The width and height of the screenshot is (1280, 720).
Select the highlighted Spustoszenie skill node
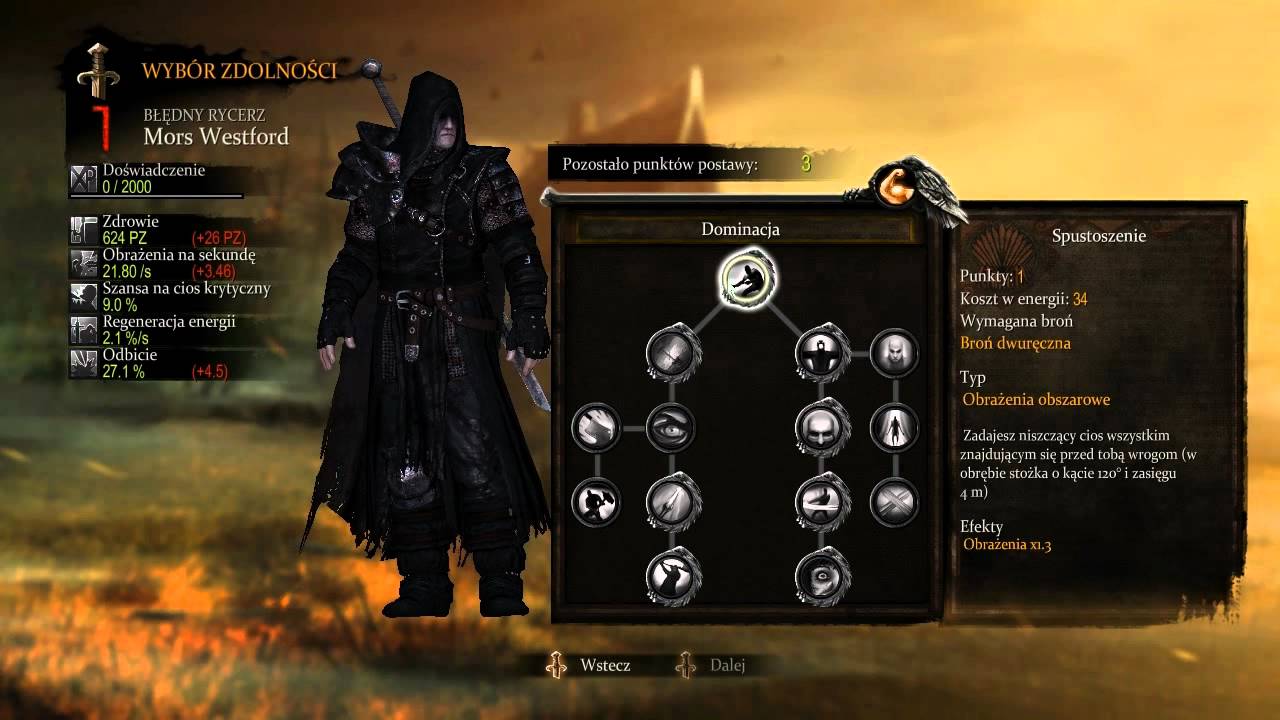(x=747, y=279)
